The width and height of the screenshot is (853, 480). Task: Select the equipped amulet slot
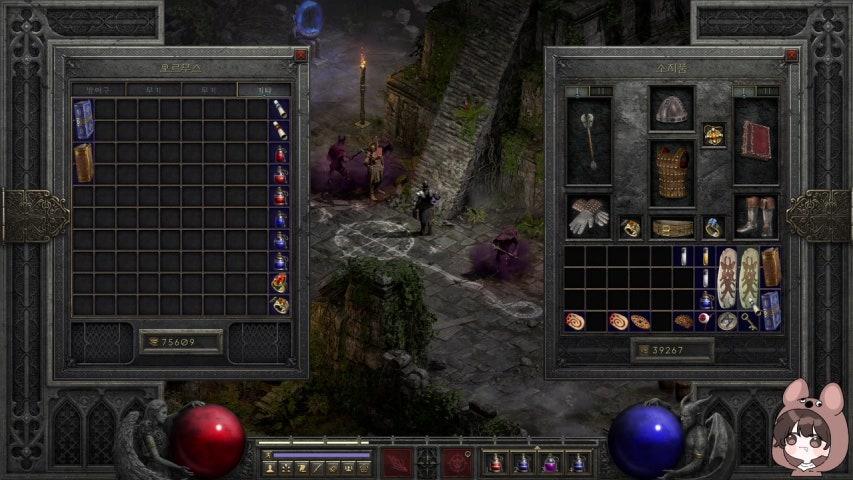(x=713, y=134)
